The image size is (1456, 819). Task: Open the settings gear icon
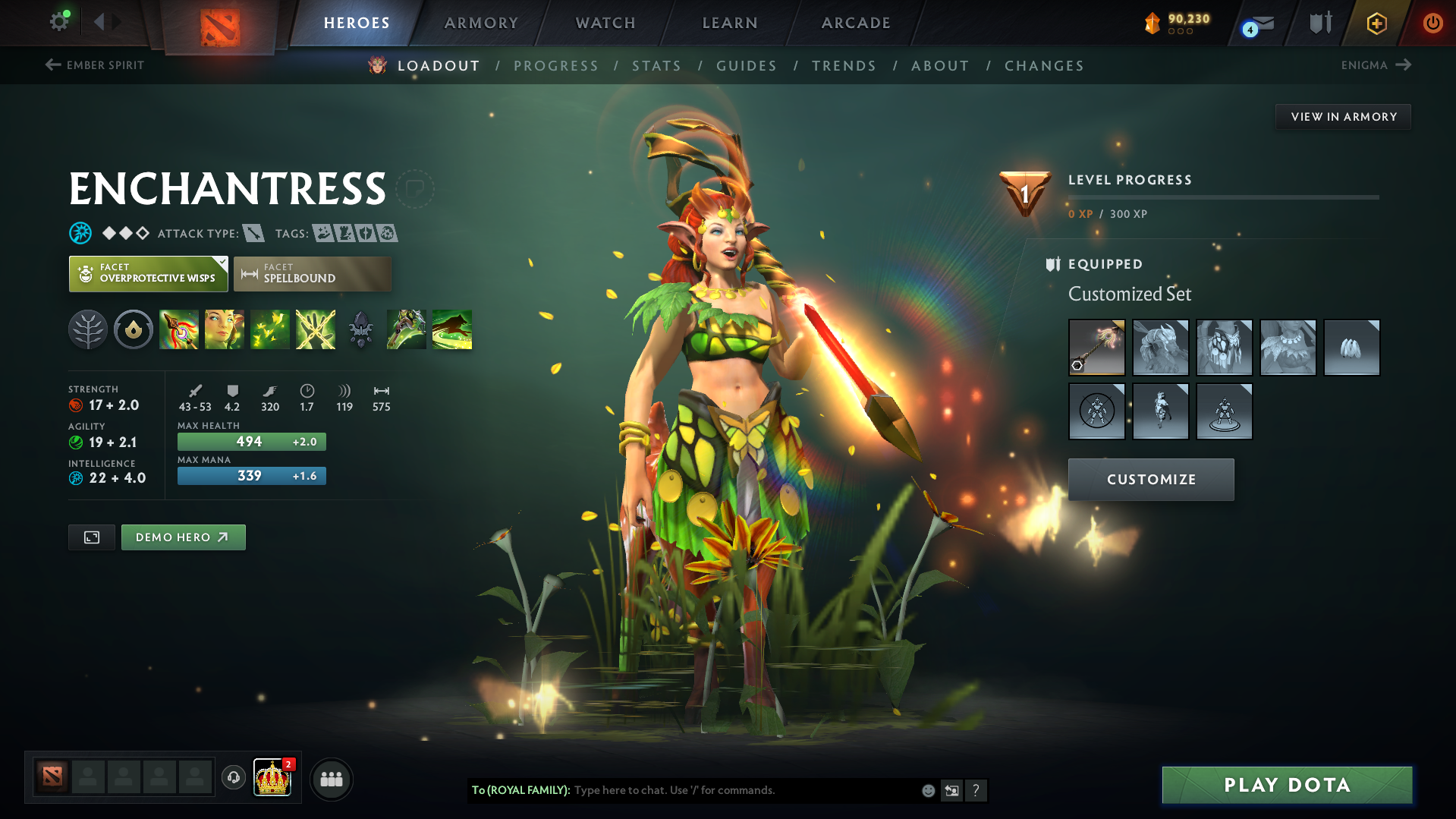click(x=59, y=21)
